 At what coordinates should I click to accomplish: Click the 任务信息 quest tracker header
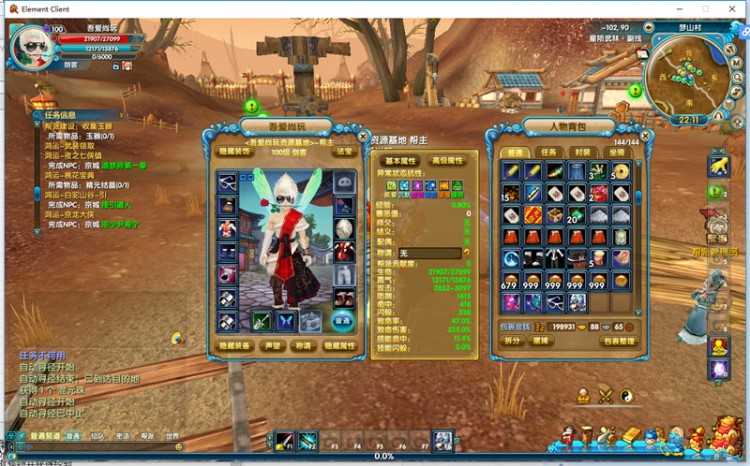click(x=60, y=115)
